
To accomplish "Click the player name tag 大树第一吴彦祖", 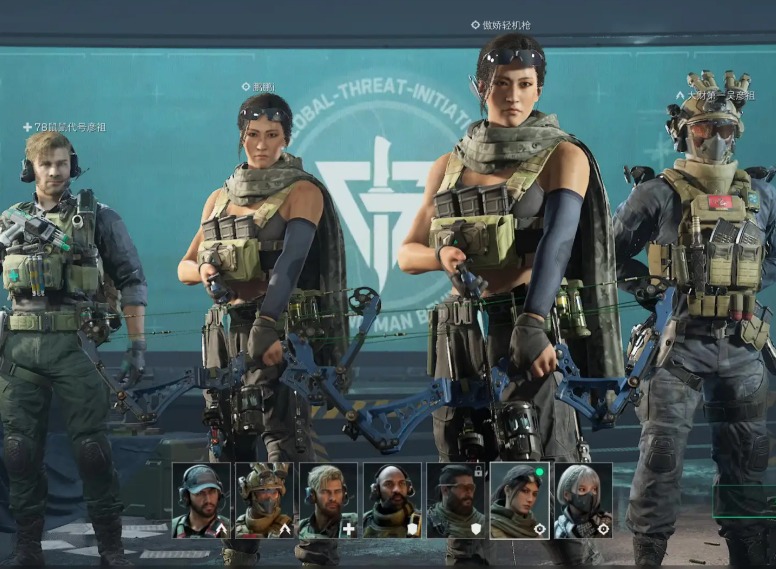I will click(x=719, y=96).
